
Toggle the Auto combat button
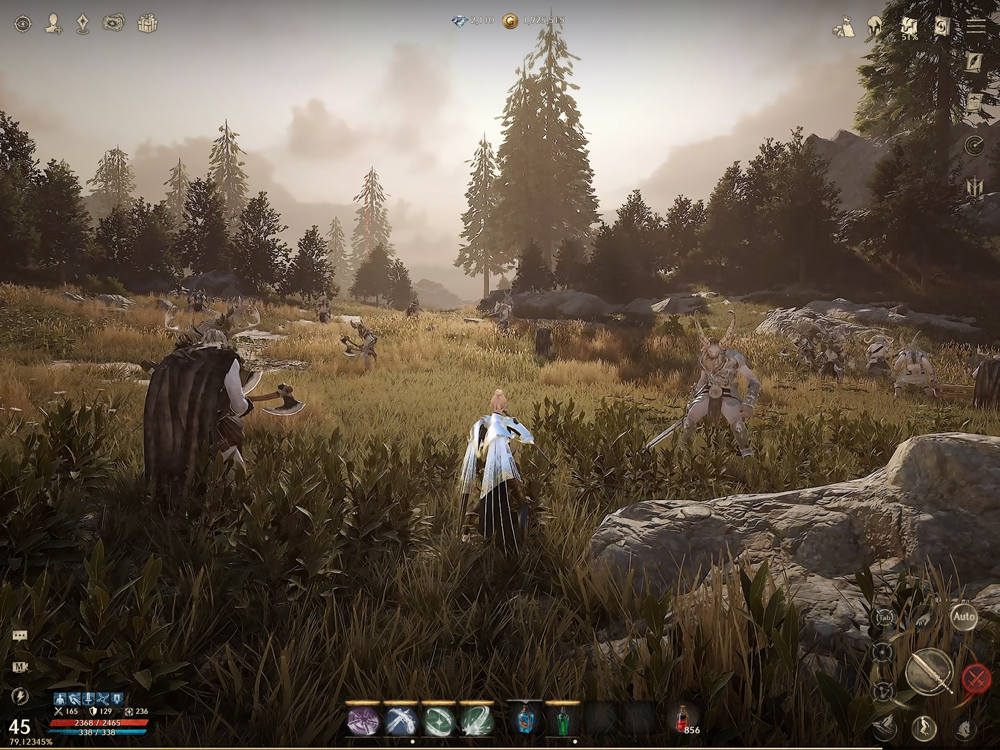point(963,617)
